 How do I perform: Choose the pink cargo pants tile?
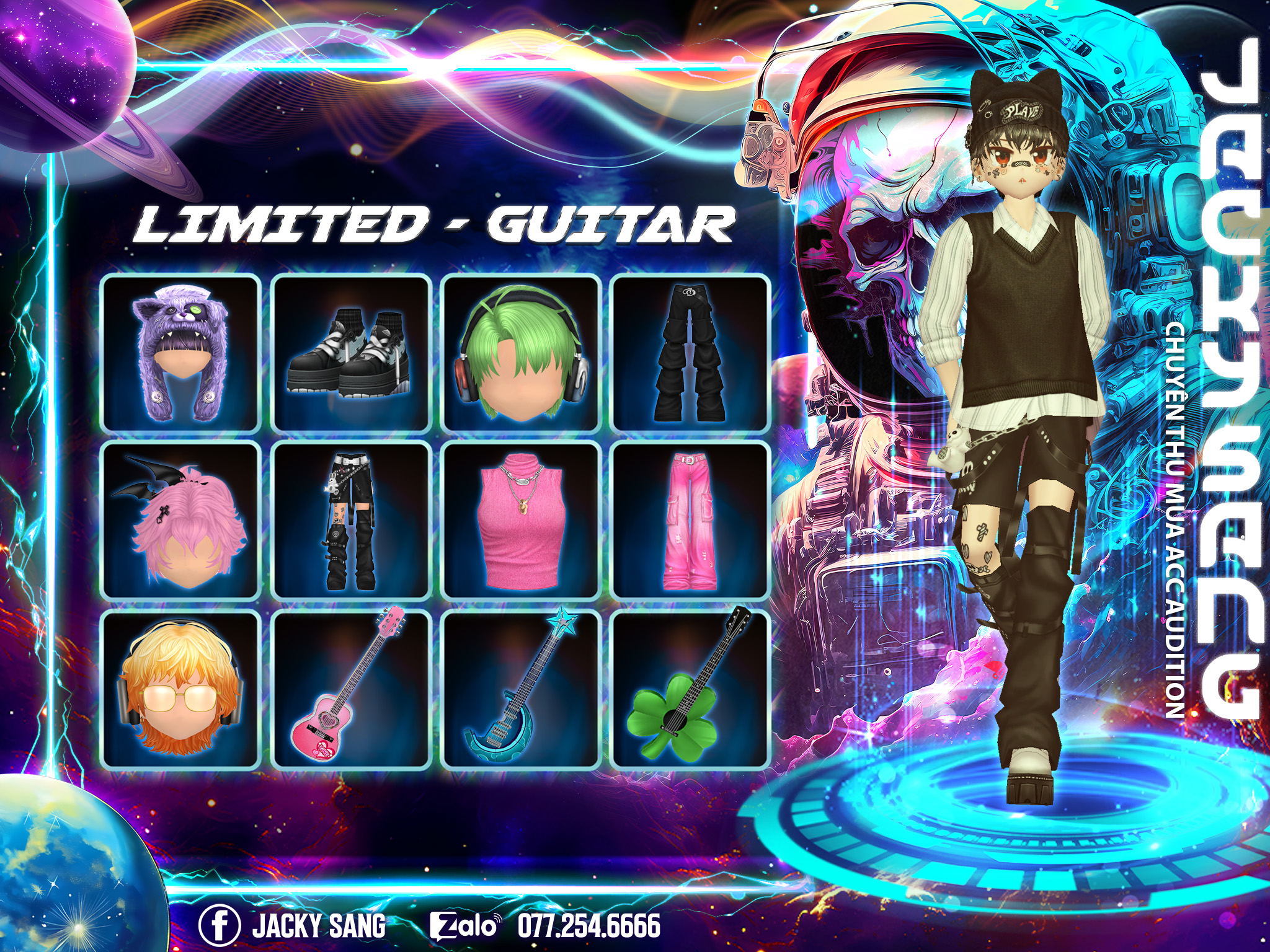pos(690,521)
